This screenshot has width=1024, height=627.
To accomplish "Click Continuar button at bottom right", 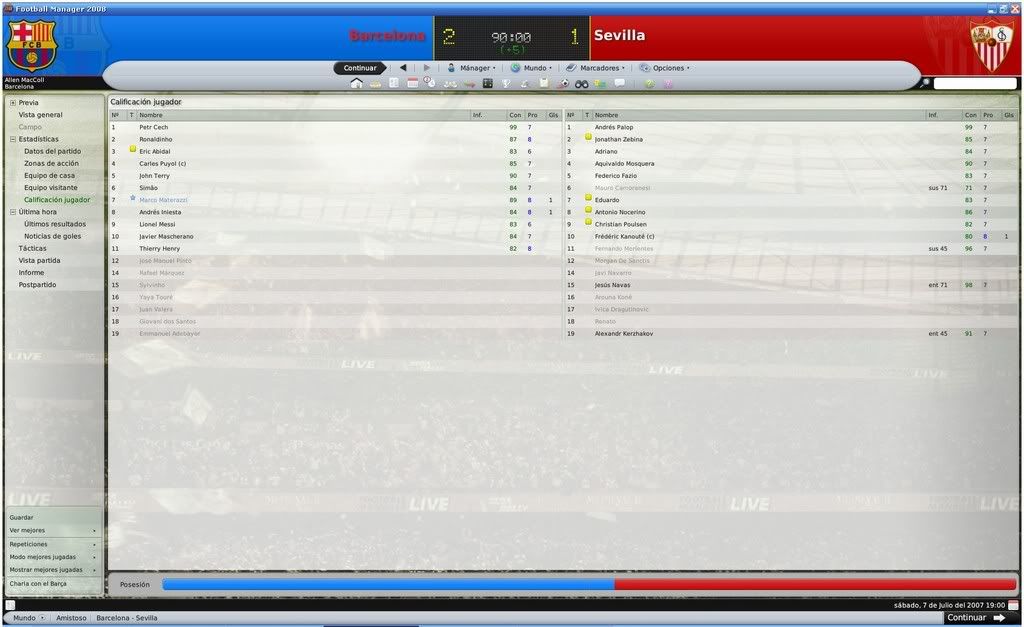I will pos(975,618).
